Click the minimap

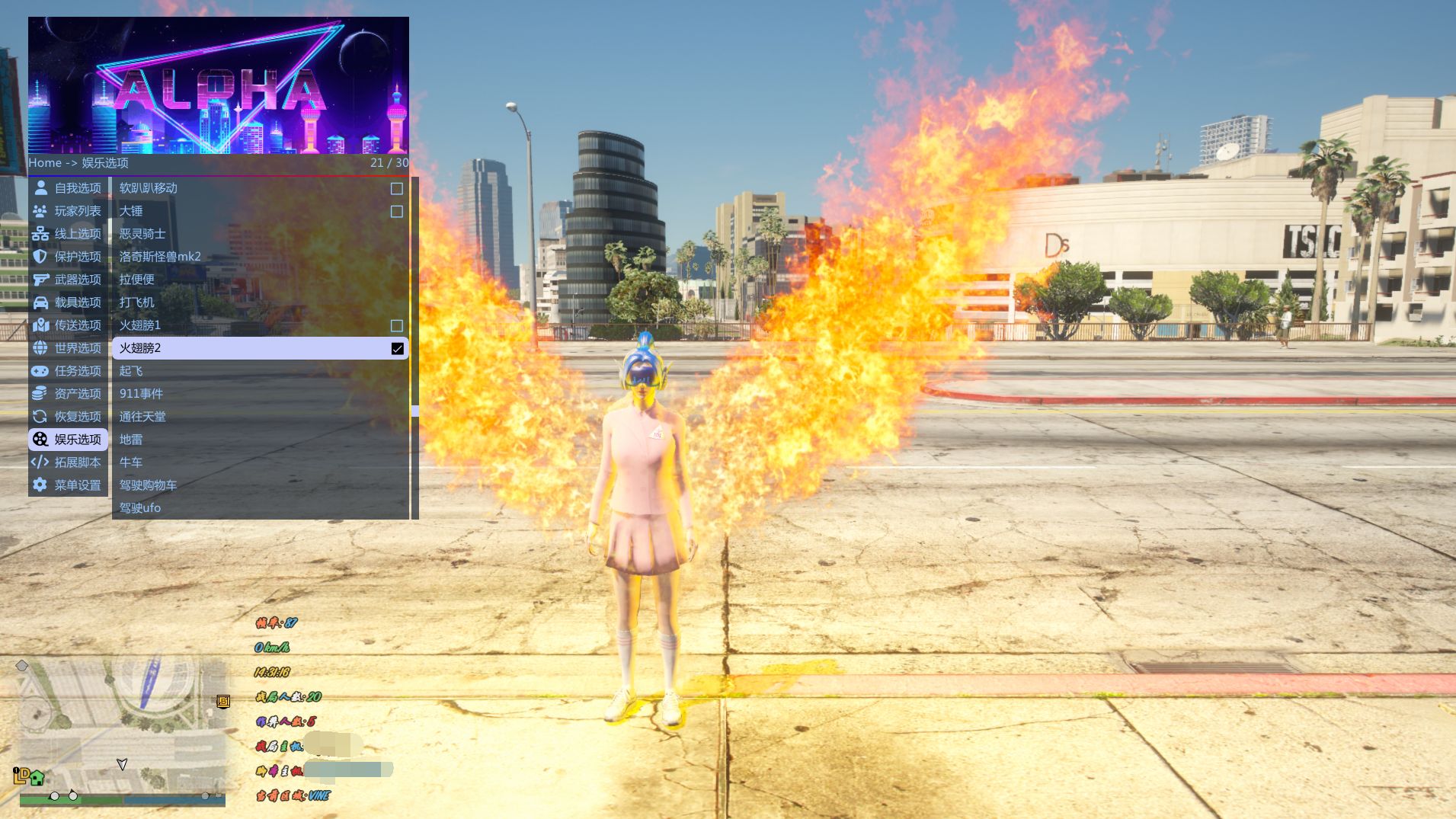[x=122, y=724]
